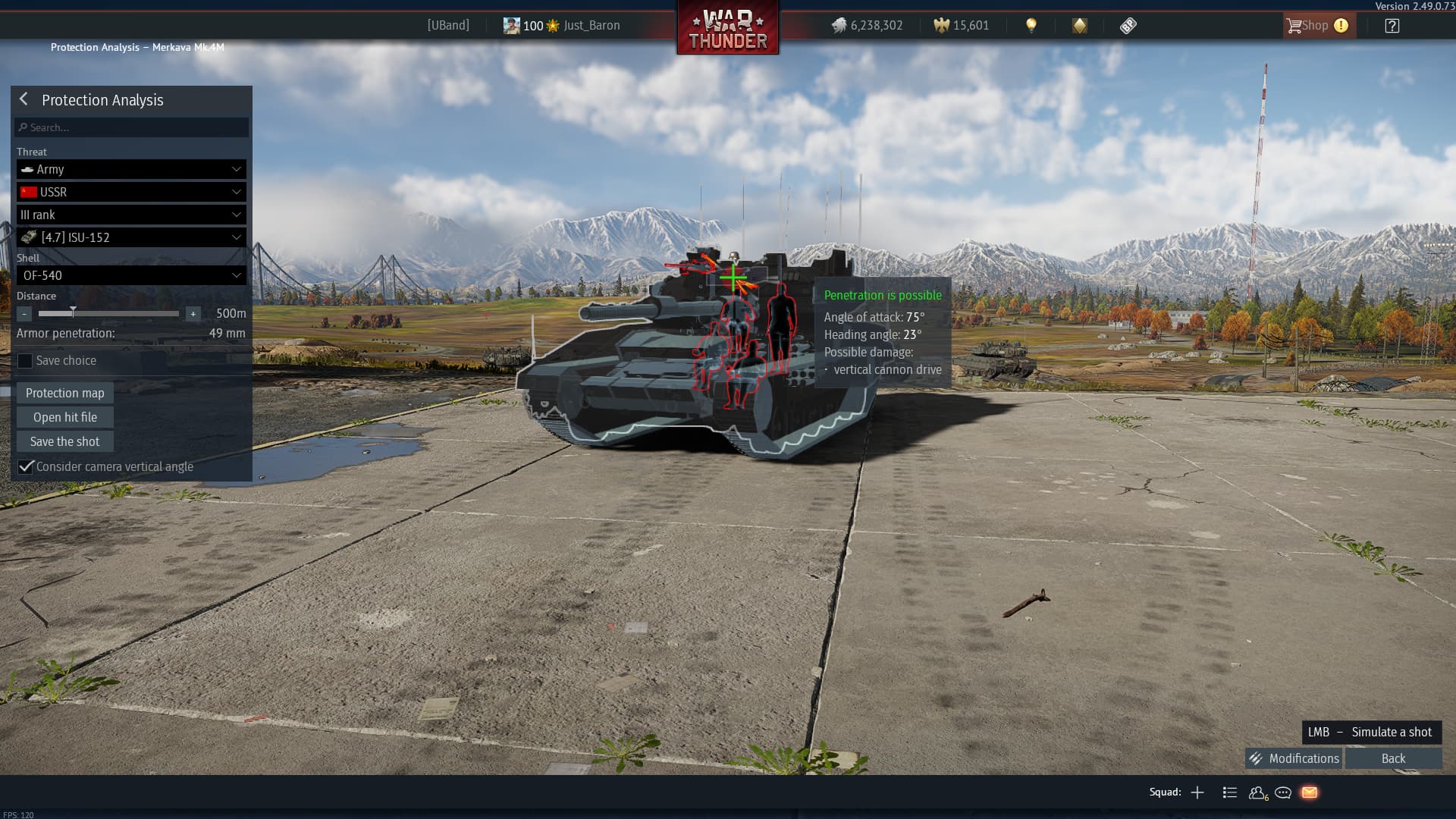Click the Back button
Viewport: 1456px width, 819px height.
pyautogui.click(x=1393, y=758)
